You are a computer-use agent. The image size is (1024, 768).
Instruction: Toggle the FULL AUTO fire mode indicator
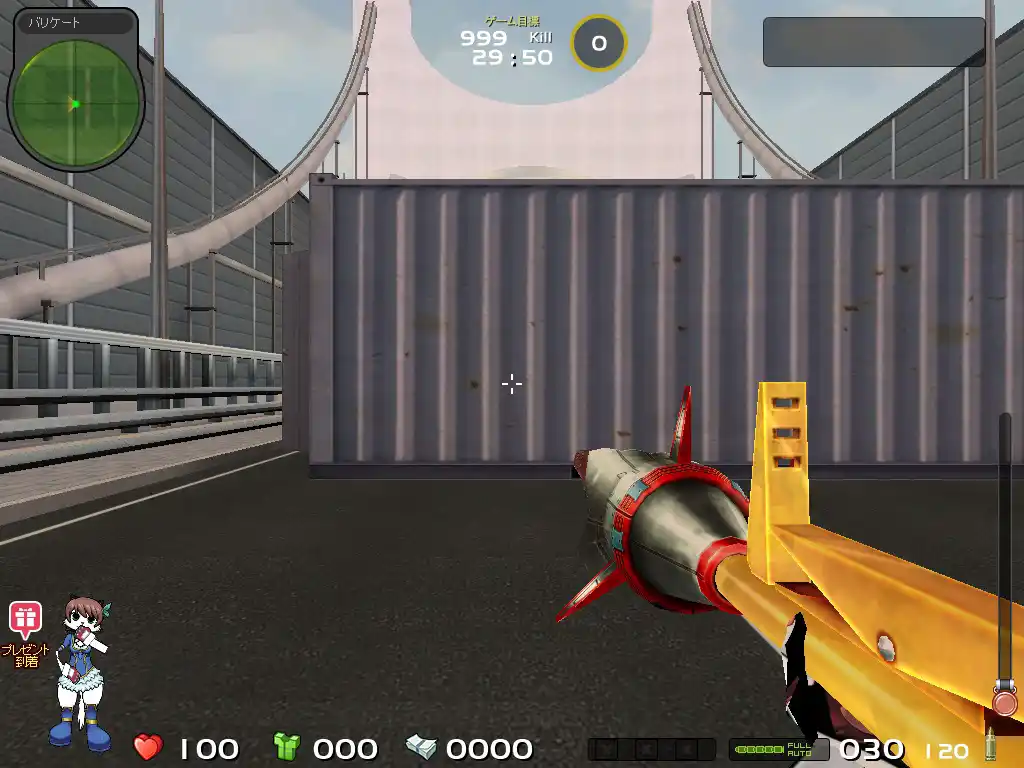(799, 749)
